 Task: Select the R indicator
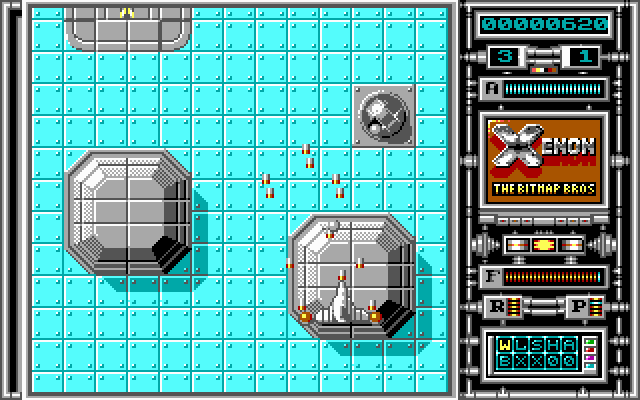click(496, 307)
